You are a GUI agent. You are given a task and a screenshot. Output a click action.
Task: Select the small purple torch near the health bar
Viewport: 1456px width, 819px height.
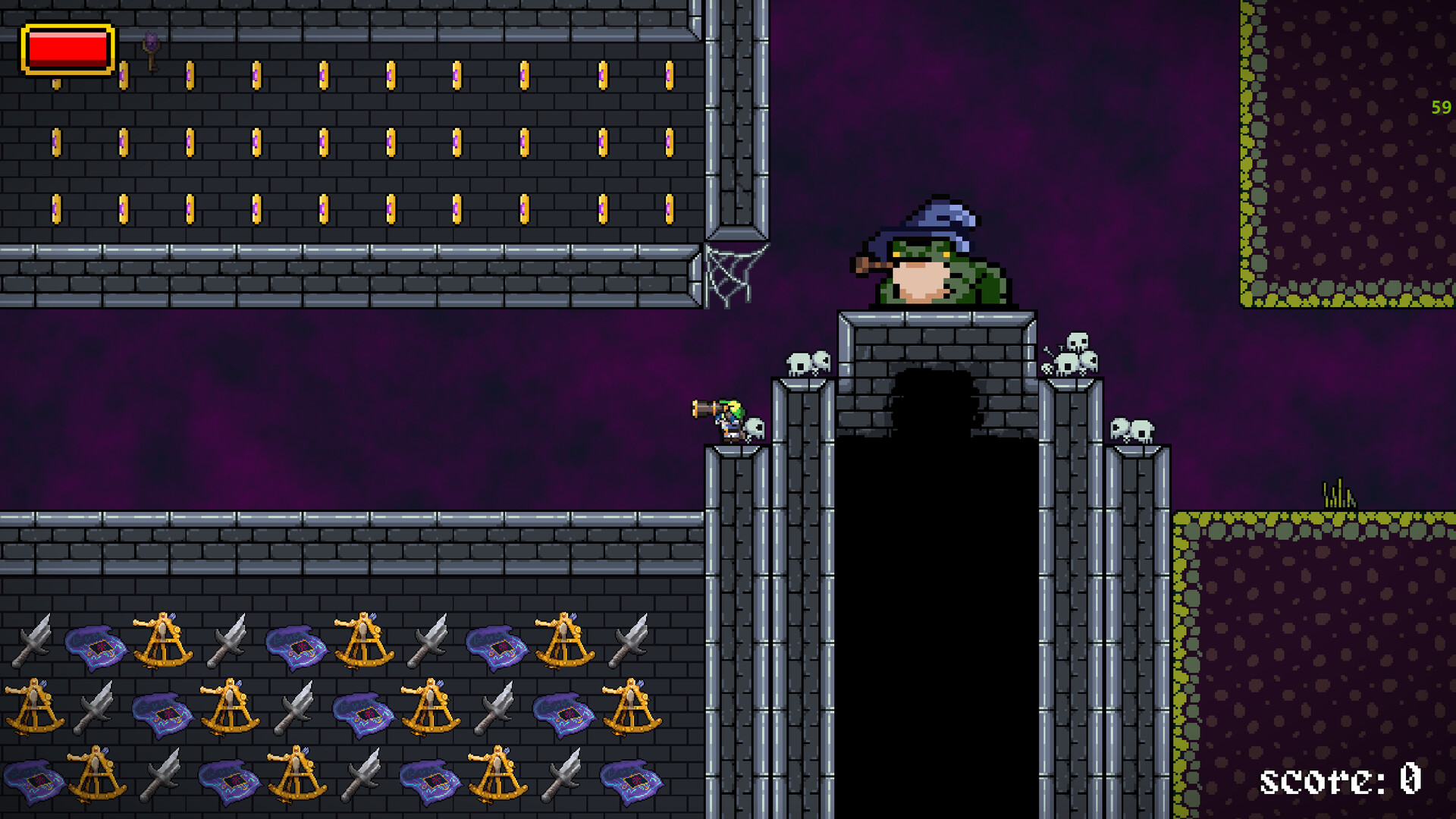point(151,49)
